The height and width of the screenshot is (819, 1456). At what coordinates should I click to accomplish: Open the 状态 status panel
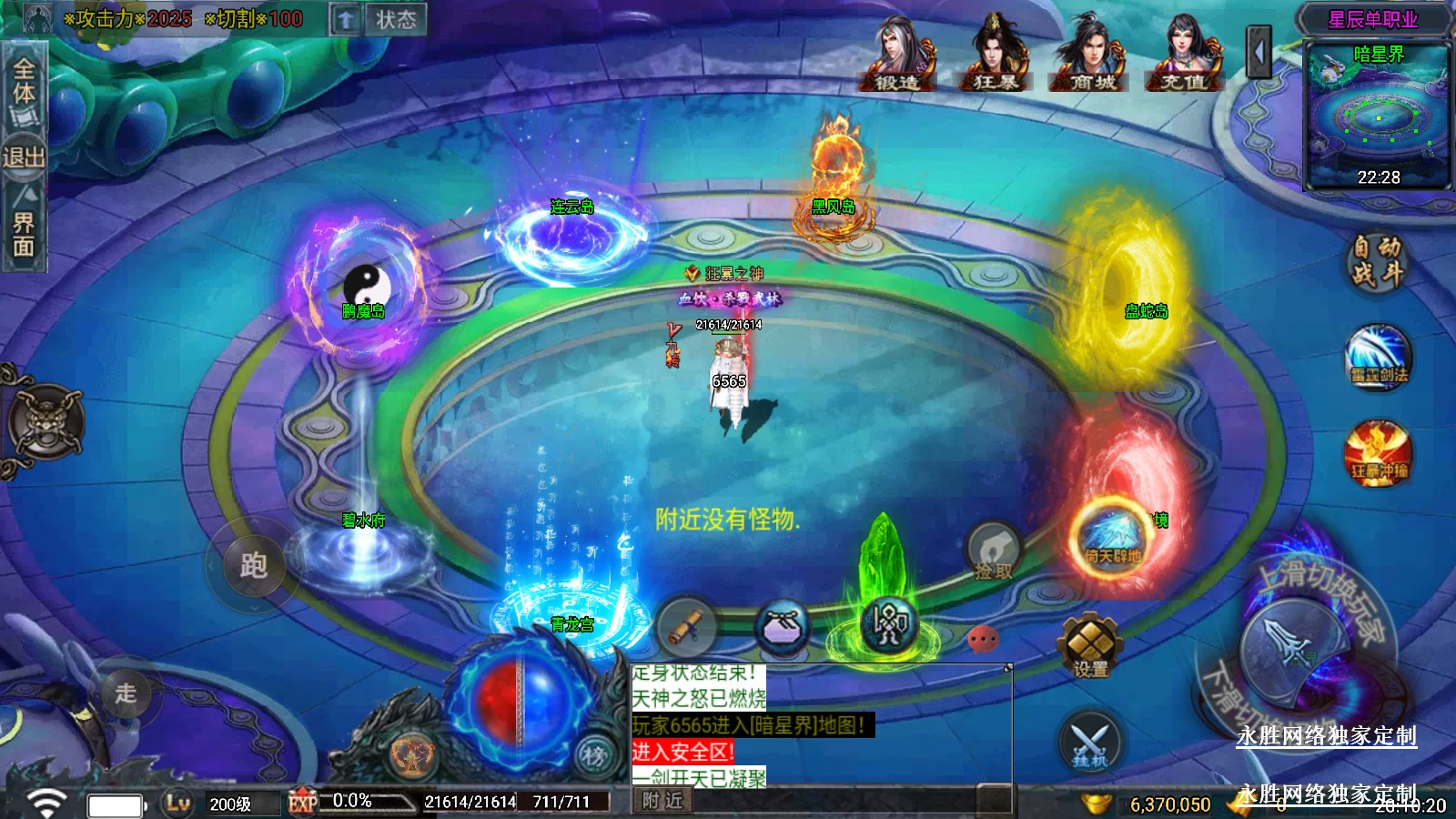click(x=396, y=20)
